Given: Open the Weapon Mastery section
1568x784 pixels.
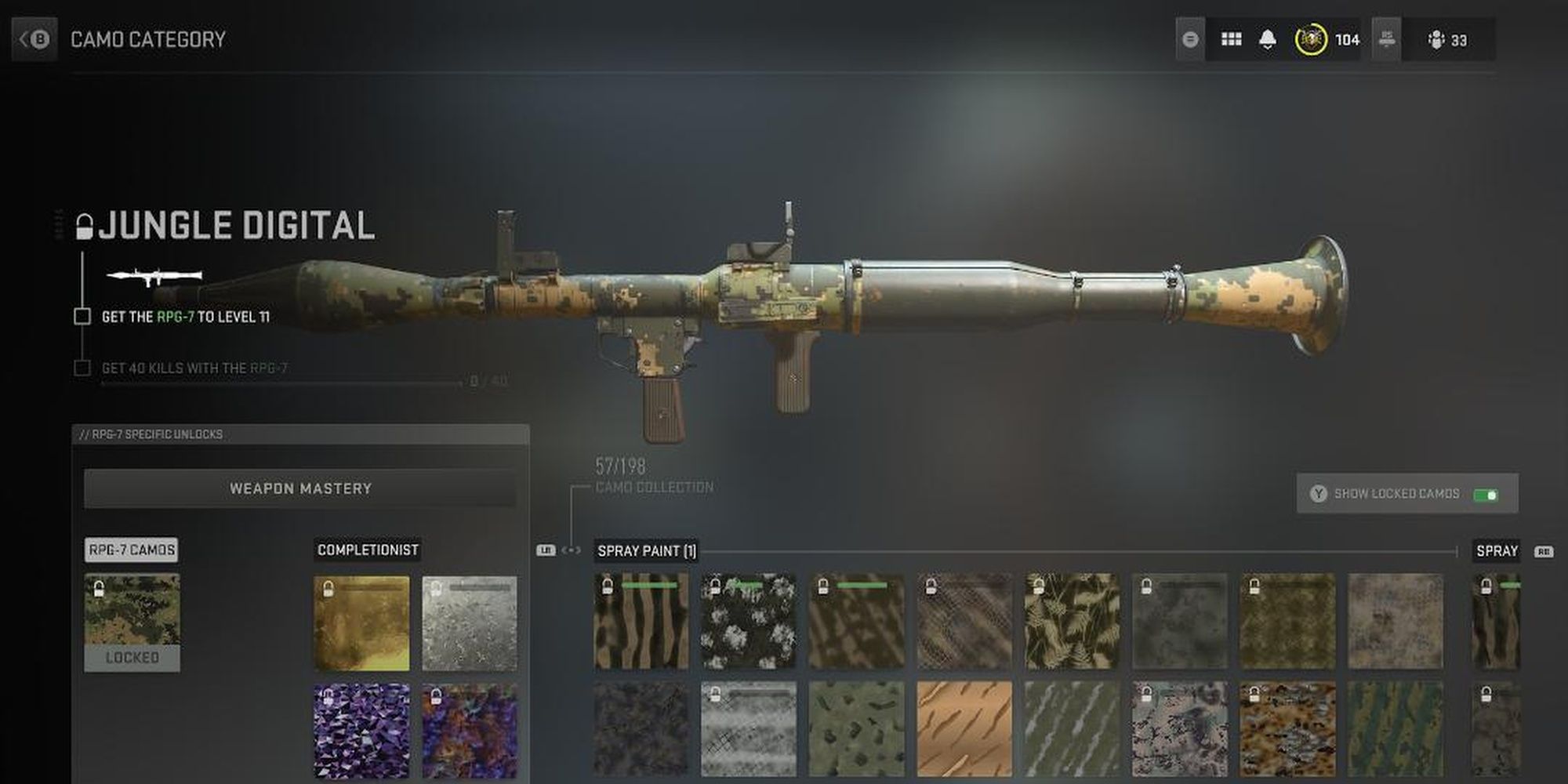Looking at the screenshot, I should [300, 488].
